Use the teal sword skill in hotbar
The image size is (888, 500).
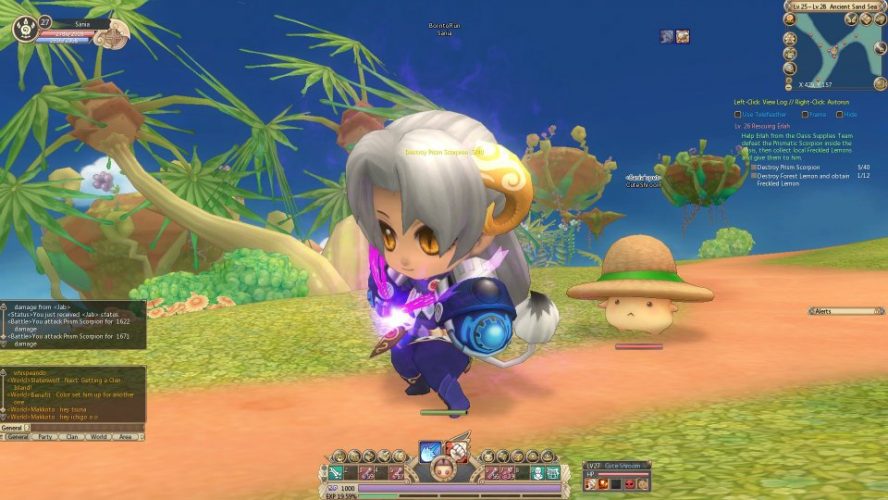coord(335,473)
